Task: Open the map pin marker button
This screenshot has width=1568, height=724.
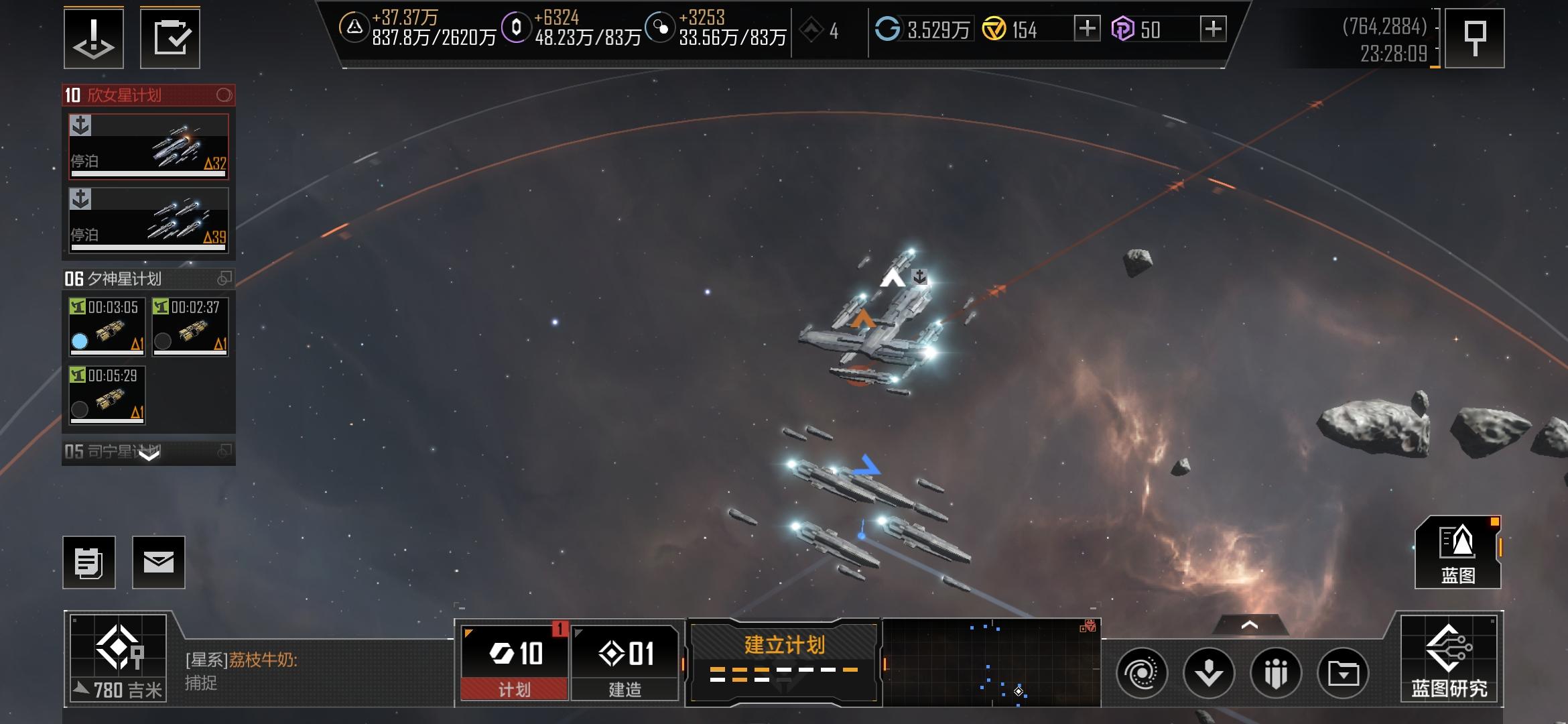Action: pyautogui.click(x=1474, y=38)
